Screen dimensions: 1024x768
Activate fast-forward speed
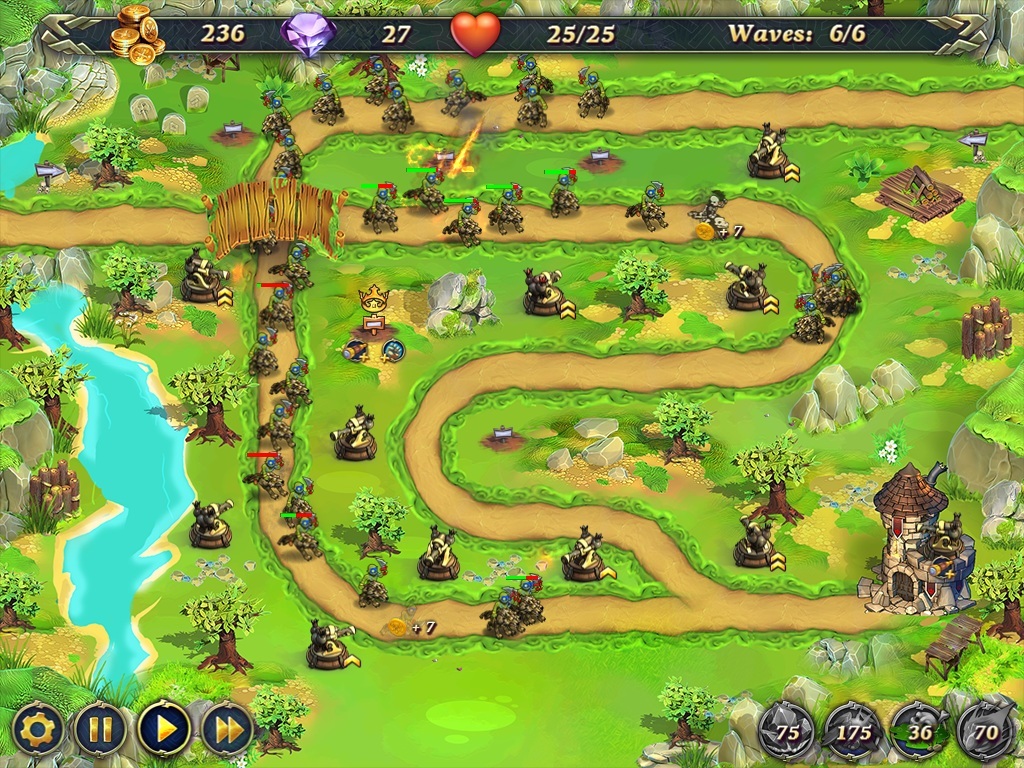click(229, 729)
